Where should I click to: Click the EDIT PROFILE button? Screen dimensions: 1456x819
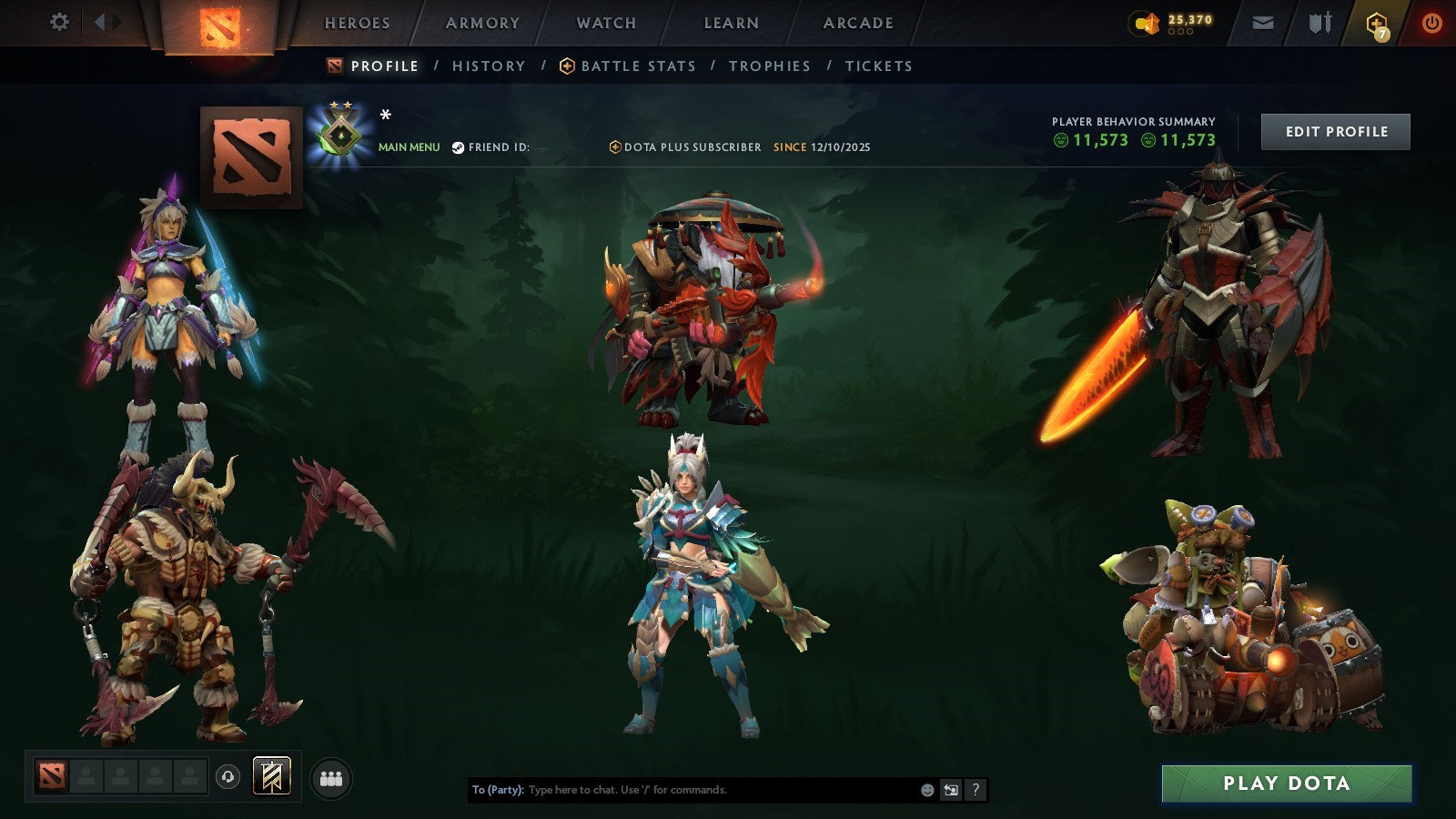pos(1334,131)
